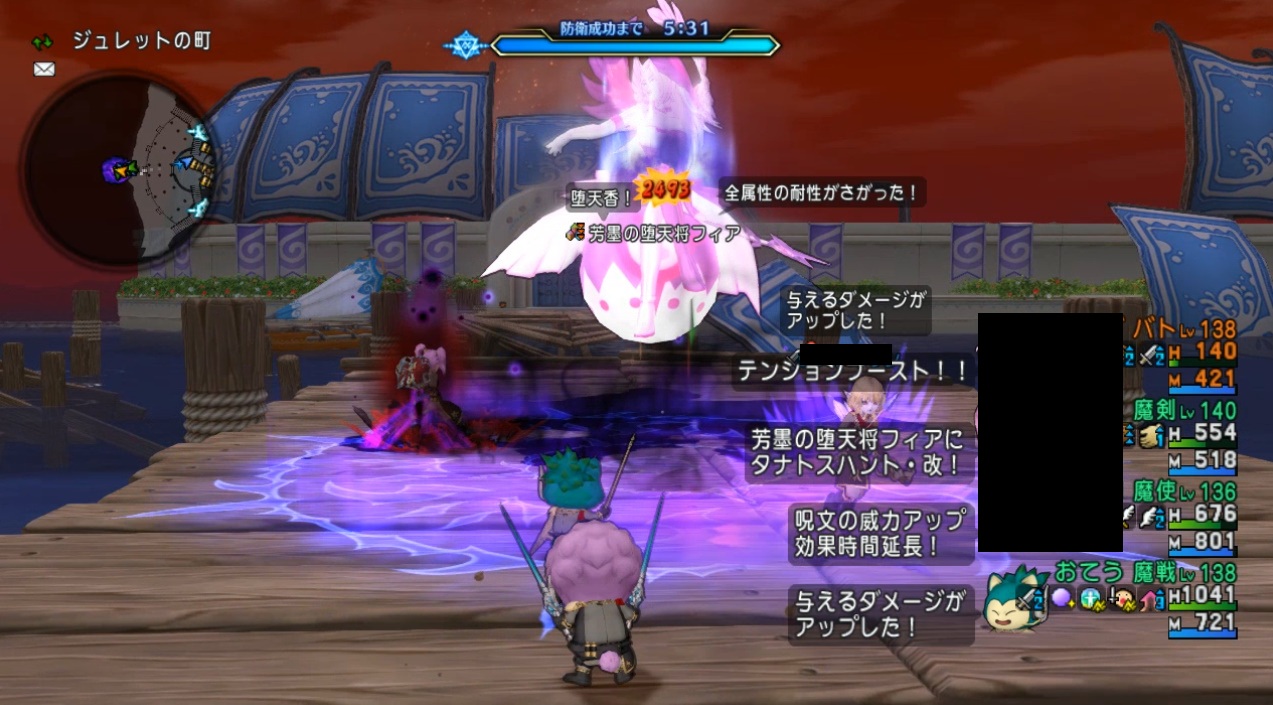Click the green connection arrows icon
This screenshot has width=1273, height=705.
[43, 42]
